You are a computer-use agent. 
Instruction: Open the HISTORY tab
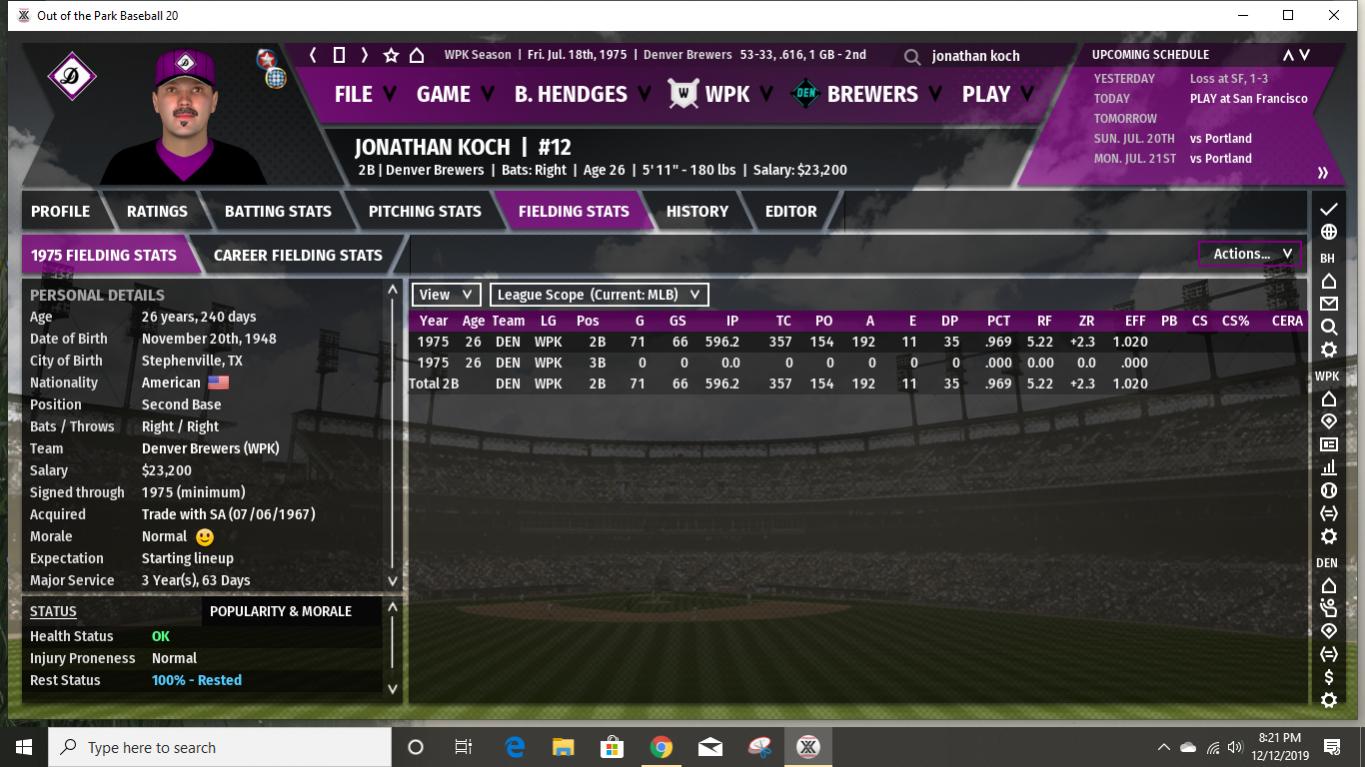697,211
